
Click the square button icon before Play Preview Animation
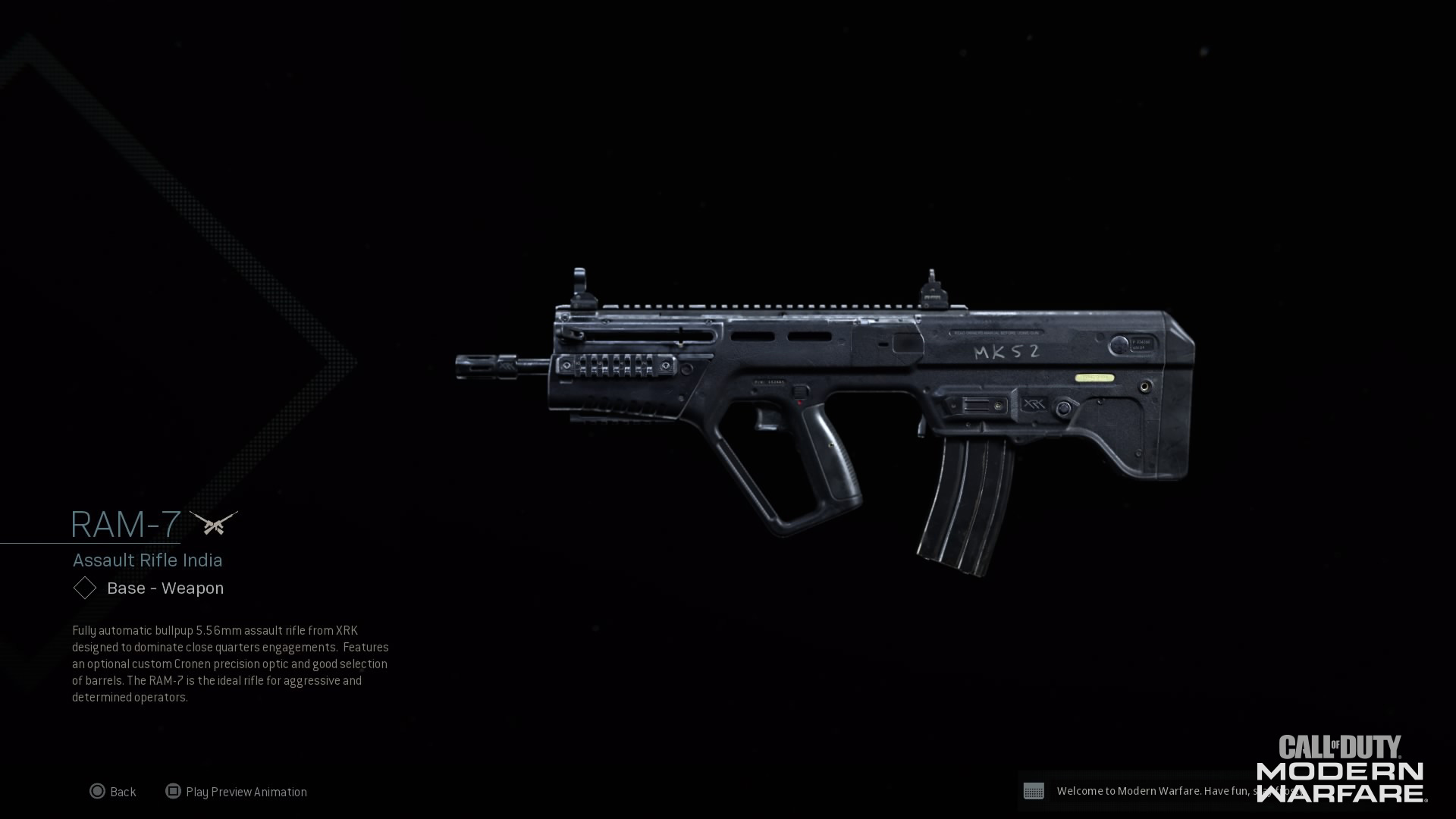[x=173, y=791]
